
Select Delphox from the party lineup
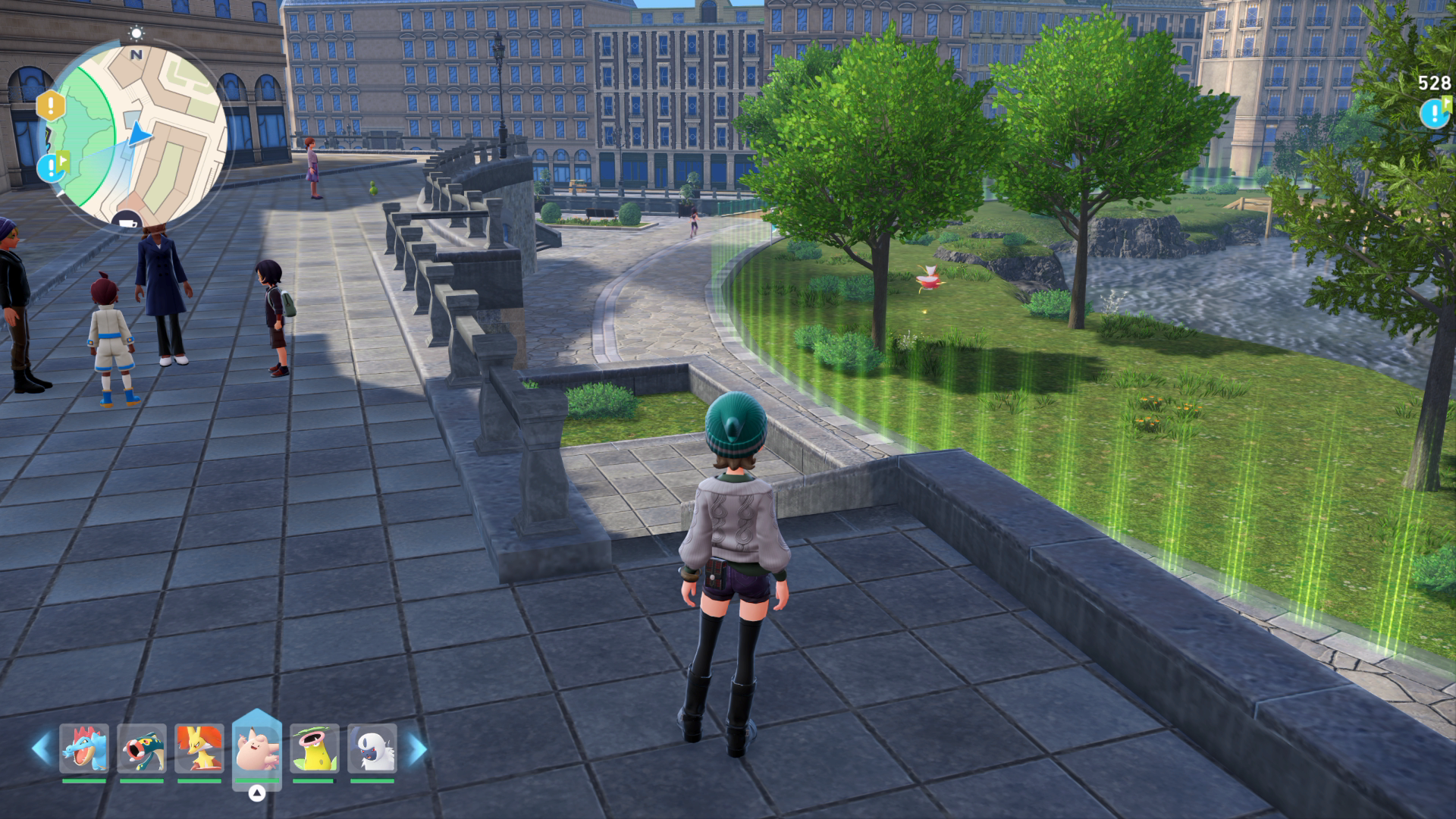[199, 748]
